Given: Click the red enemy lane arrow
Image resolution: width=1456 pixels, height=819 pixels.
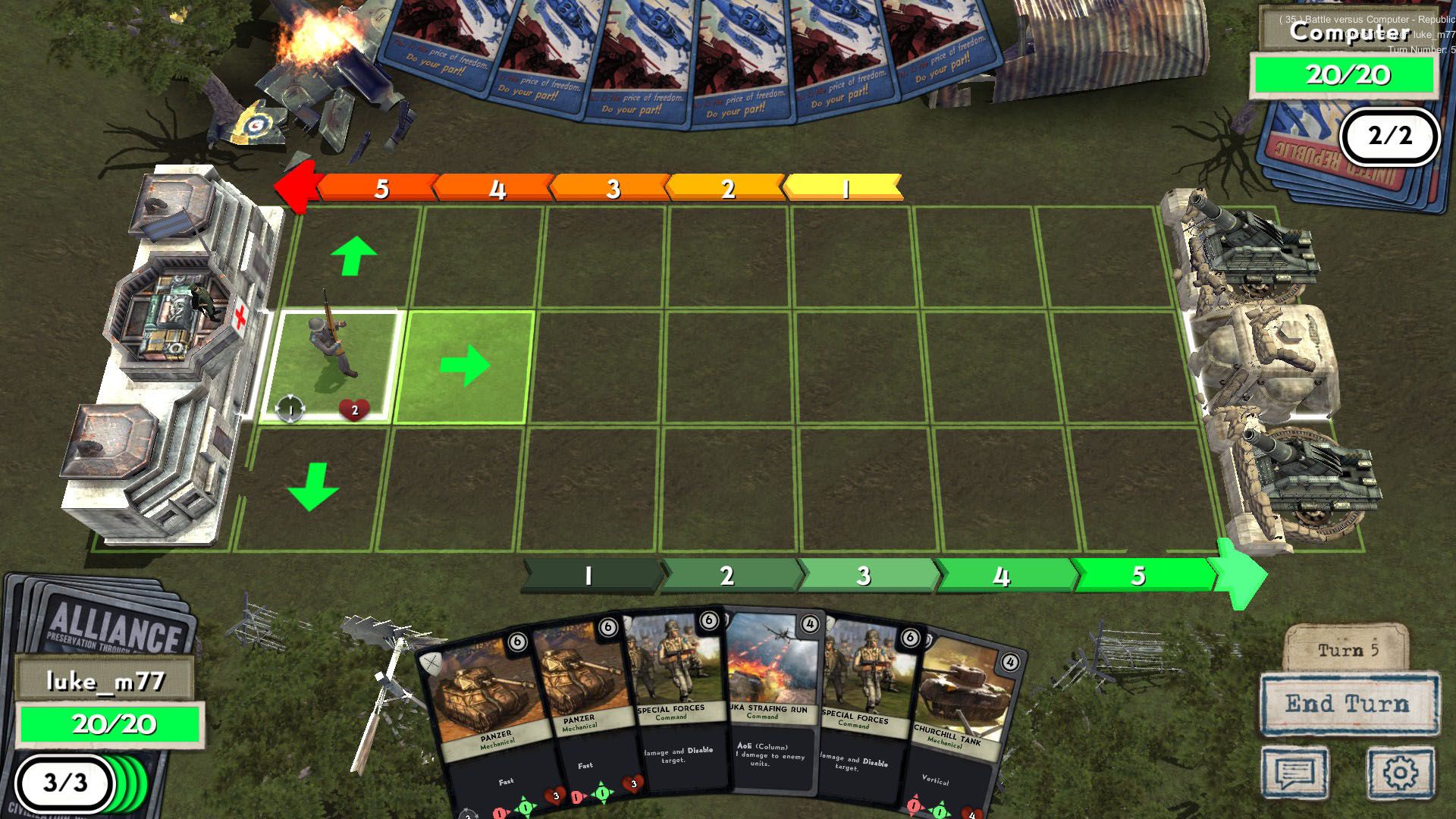Looking at the screenshot, I should click(297, 184).
